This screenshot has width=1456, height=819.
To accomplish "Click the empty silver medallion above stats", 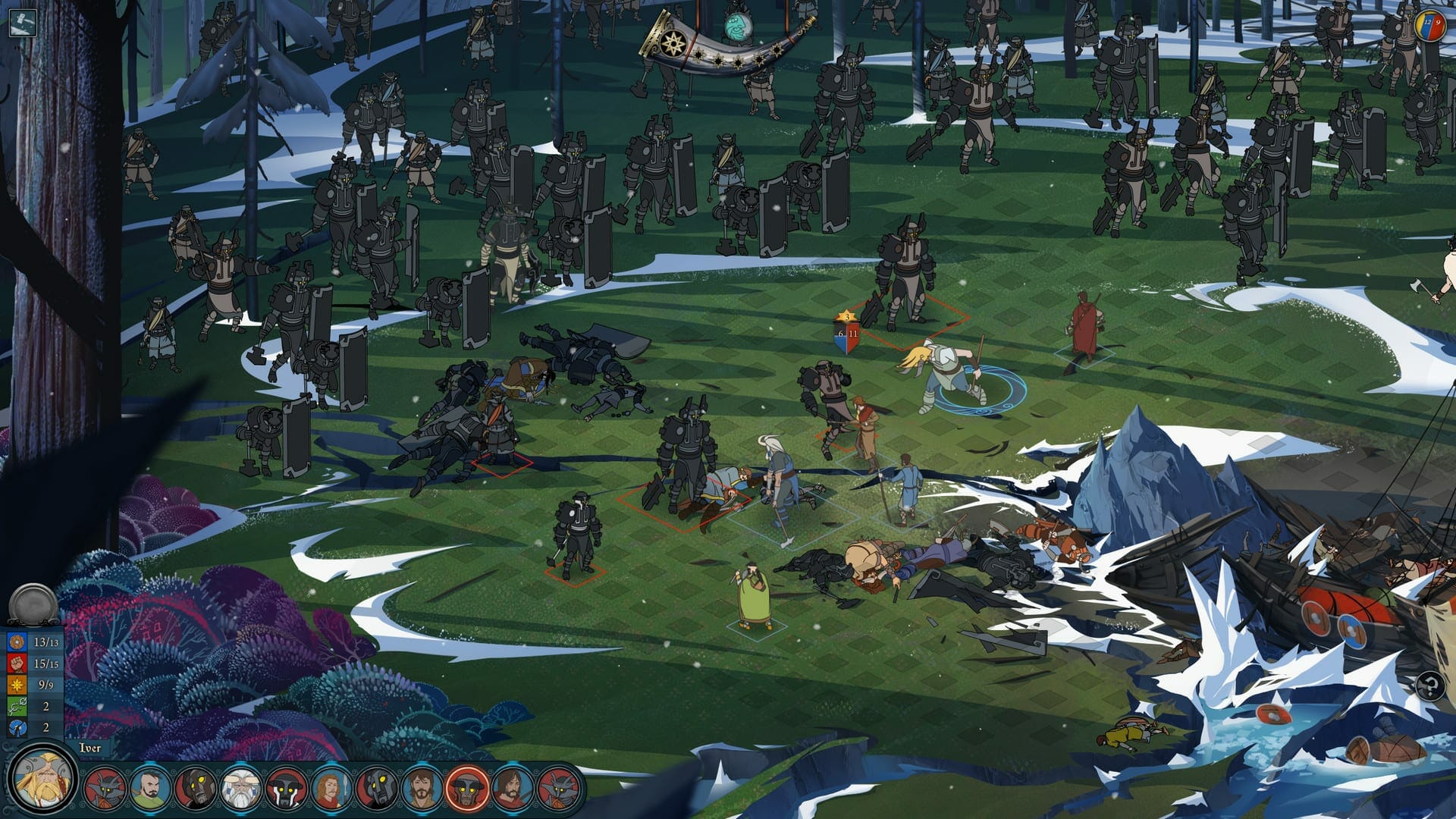I will [33, 604].
